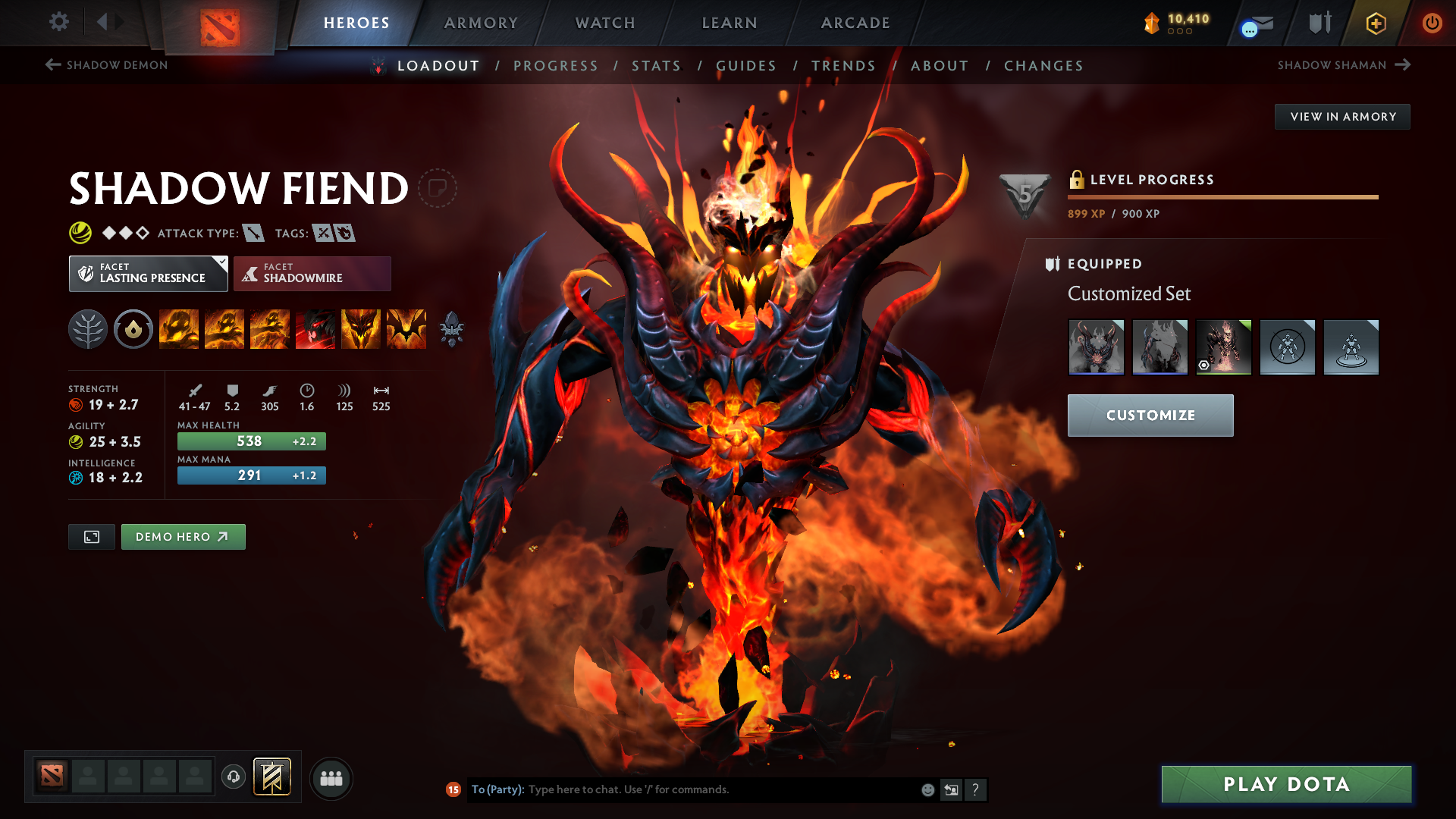This screenshot has height=819, width=1456.
Task: Open the Armory menu item
Action: tap(480, 23)
